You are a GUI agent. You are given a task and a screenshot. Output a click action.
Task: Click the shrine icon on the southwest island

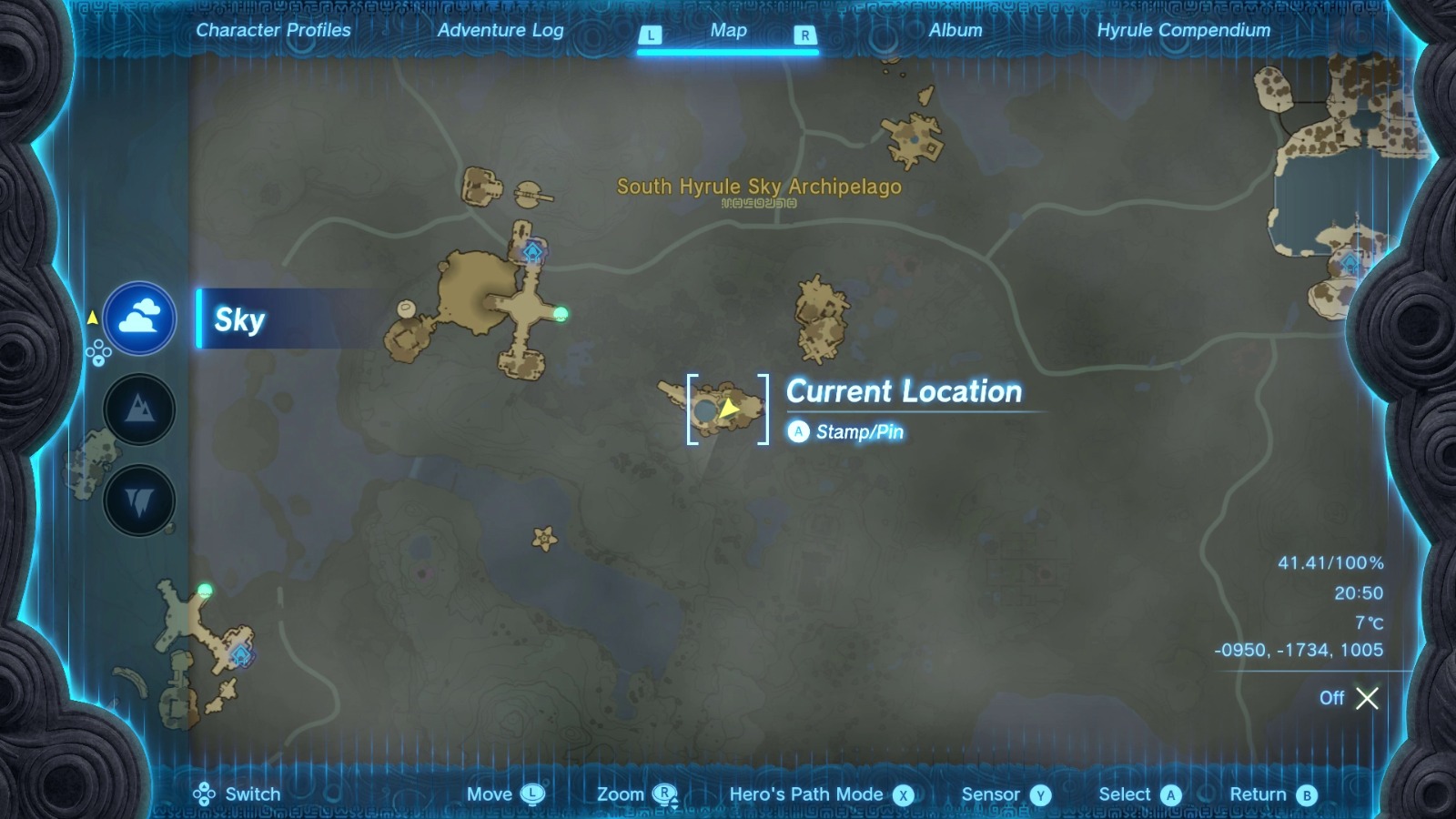tap(240, 653)
